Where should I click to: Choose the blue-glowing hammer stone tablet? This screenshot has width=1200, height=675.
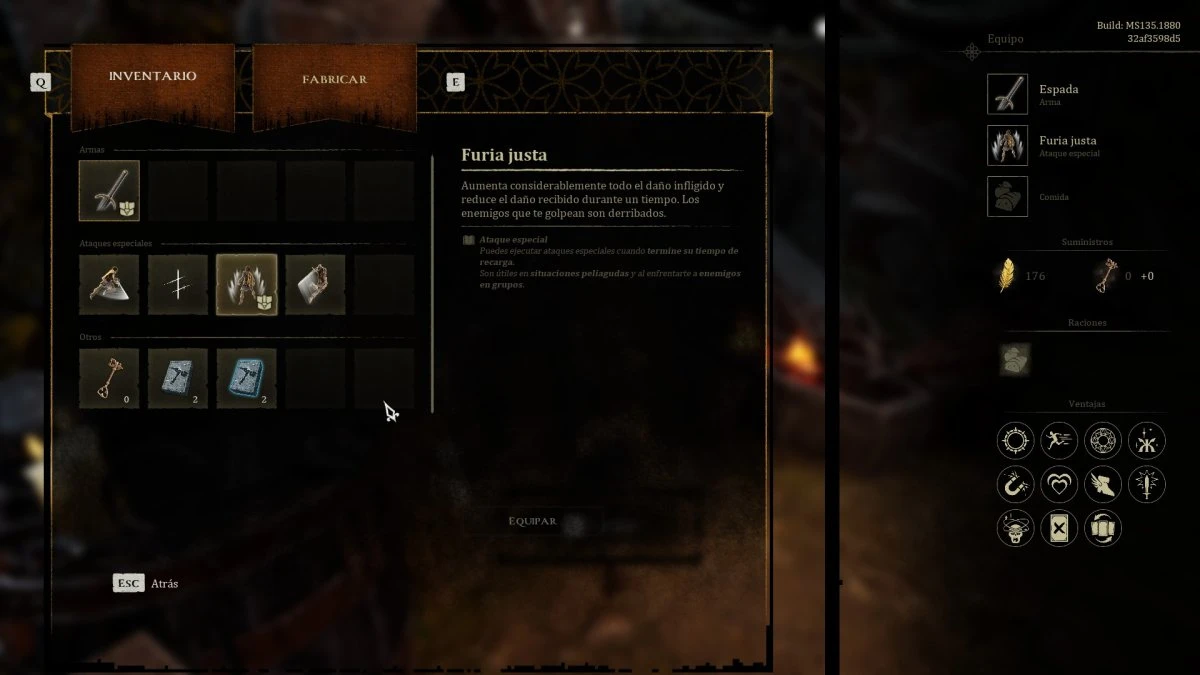coord(246,378)
